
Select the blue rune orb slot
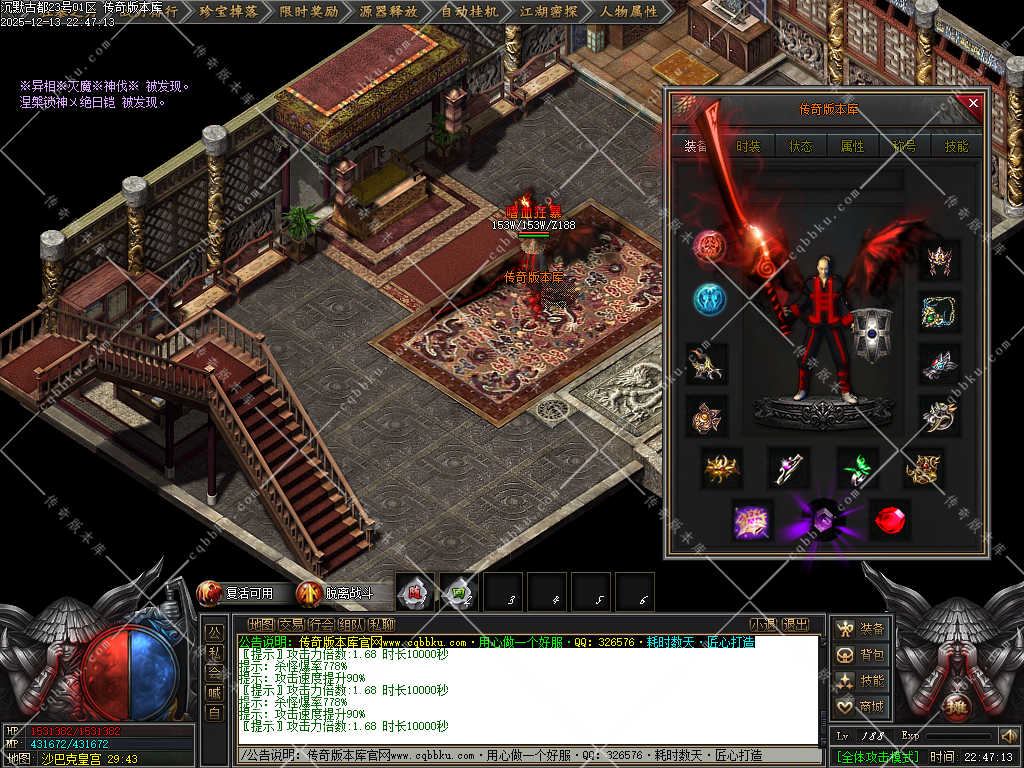pyautogui.click(x=709, y=299)
